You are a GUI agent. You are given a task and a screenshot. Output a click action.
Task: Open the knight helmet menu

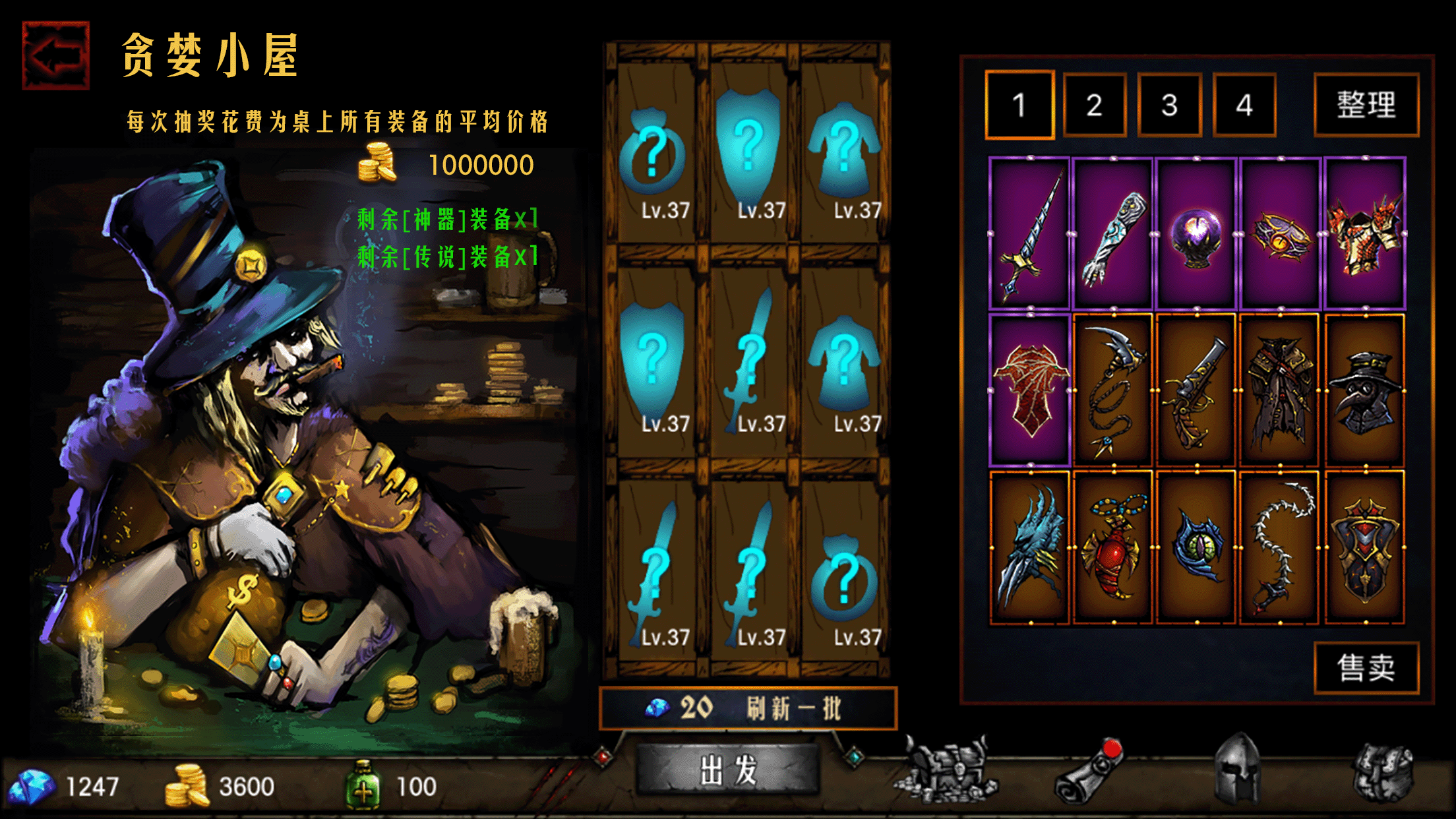1237,769
